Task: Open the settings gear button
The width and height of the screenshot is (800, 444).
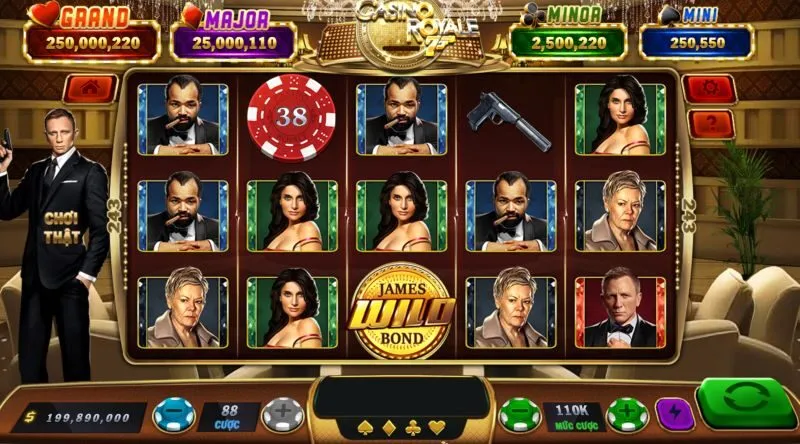Action: [x=710, y=89]
